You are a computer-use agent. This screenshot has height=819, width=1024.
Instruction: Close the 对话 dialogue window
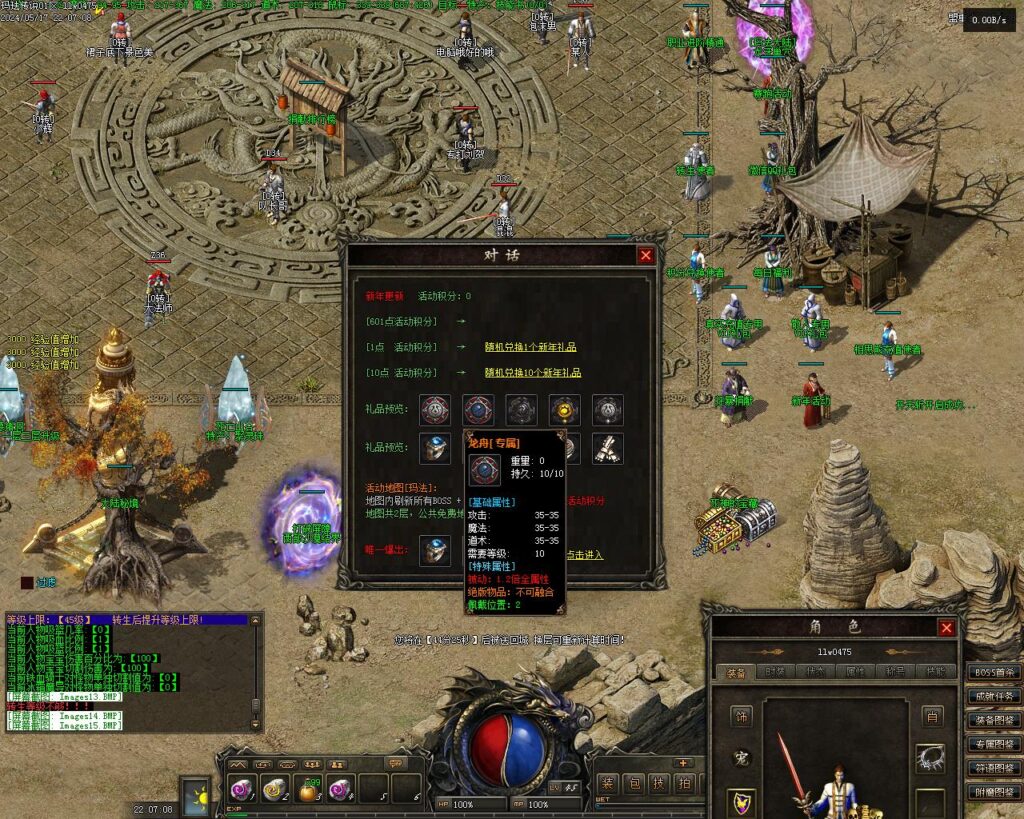[646, 255]
